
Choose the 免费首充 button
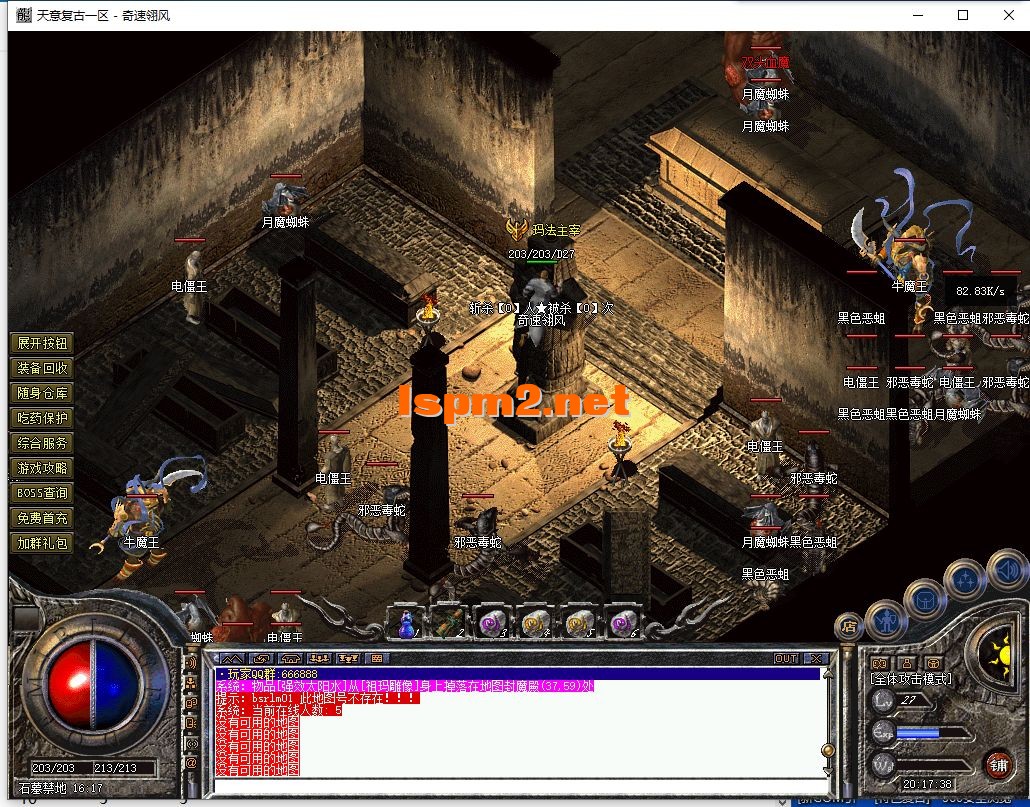point(42,518)
